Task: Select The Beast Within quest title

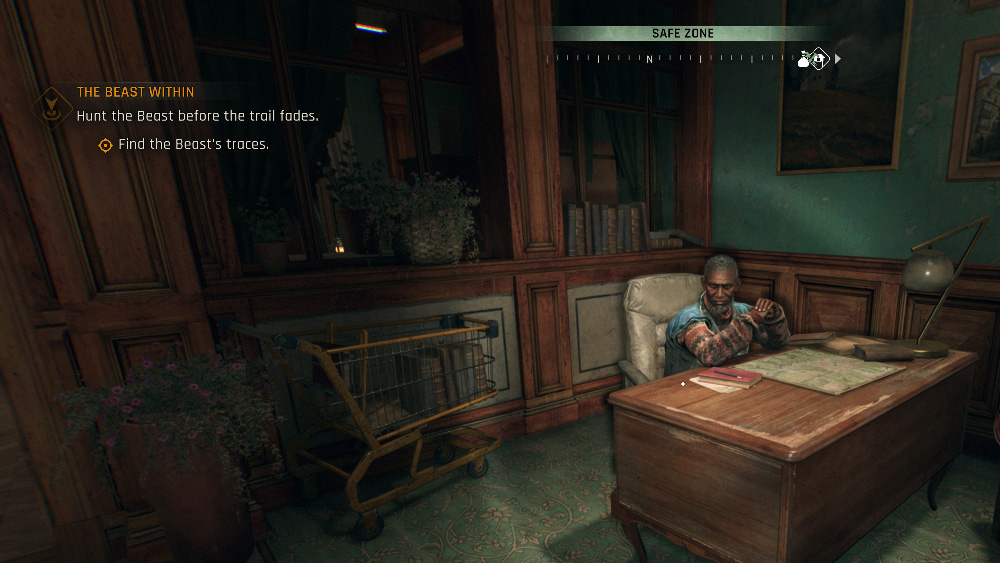Action: pyautogui.click(x=135, y=93)
